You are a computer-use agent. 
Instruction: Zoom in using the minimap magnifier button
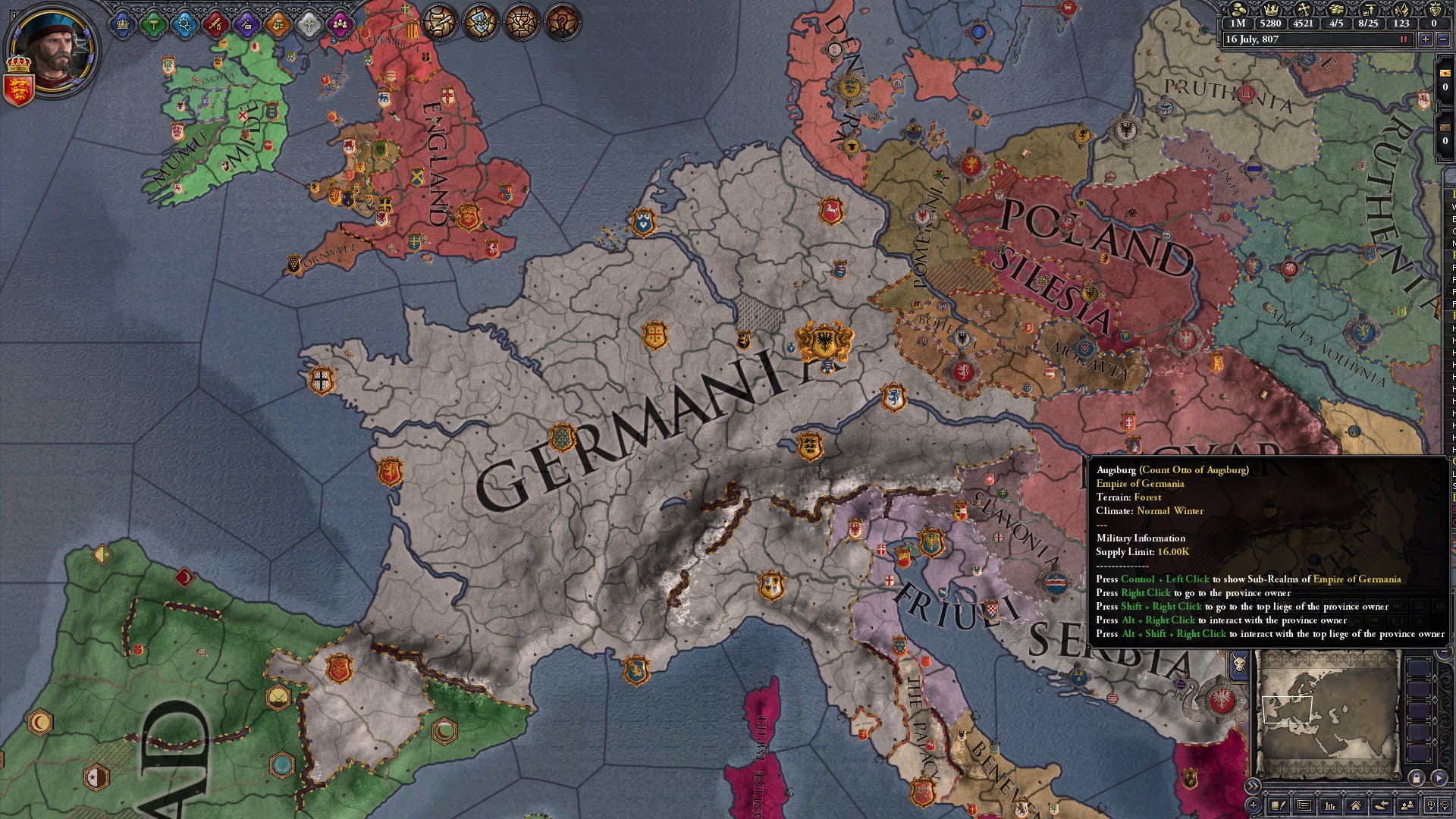pyautogui.click(x=1429, y=806)
